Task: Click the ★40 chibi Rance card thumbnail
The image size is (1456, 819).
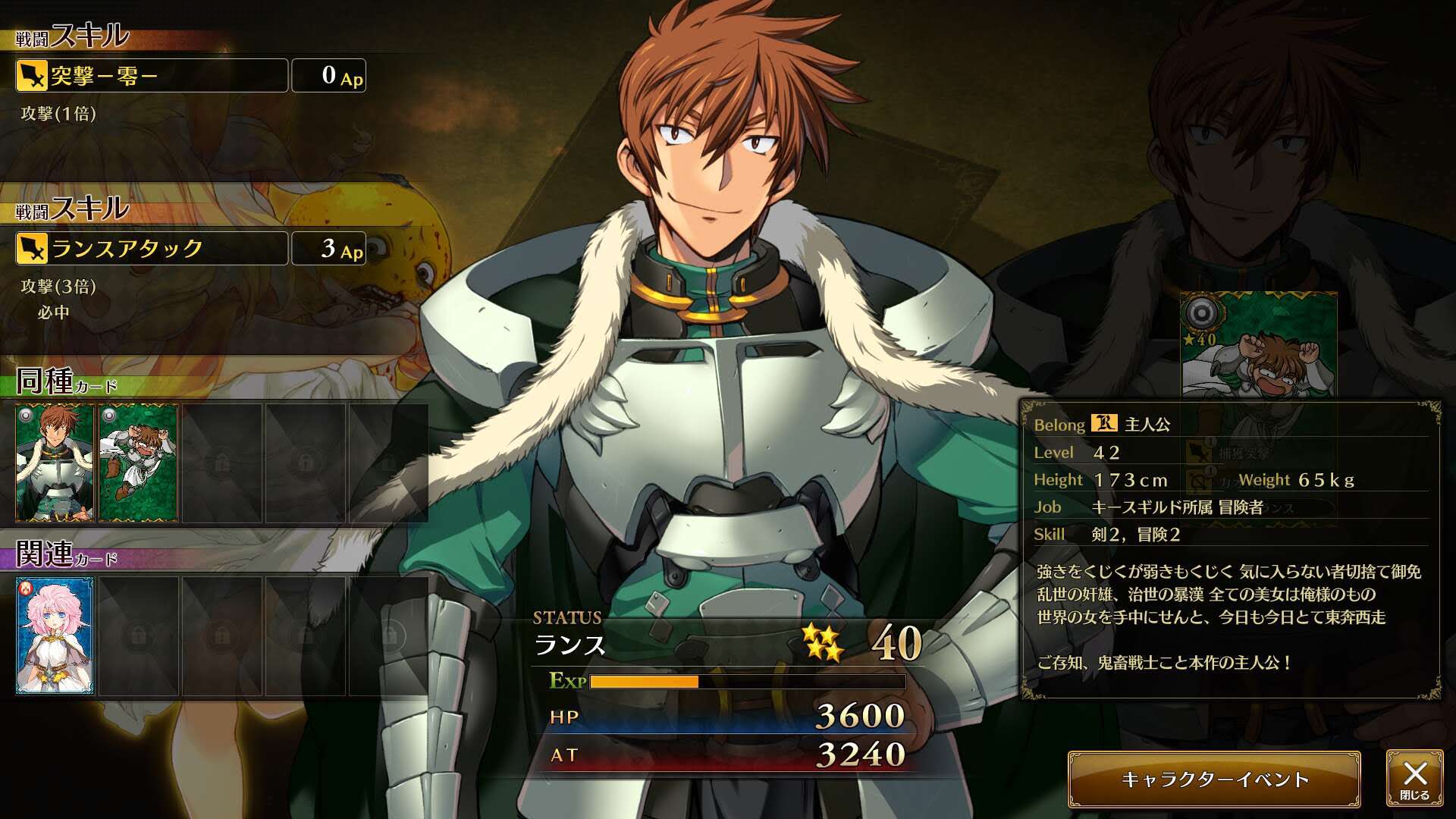Action: pyautogui.click(x=1259, y=345)
